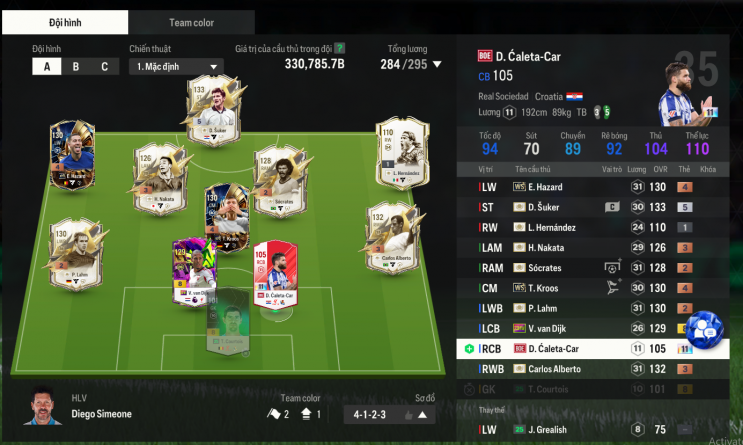Open the Đội hình tab
The height and width of the screenshot is (445, 743).
point(65,22)
